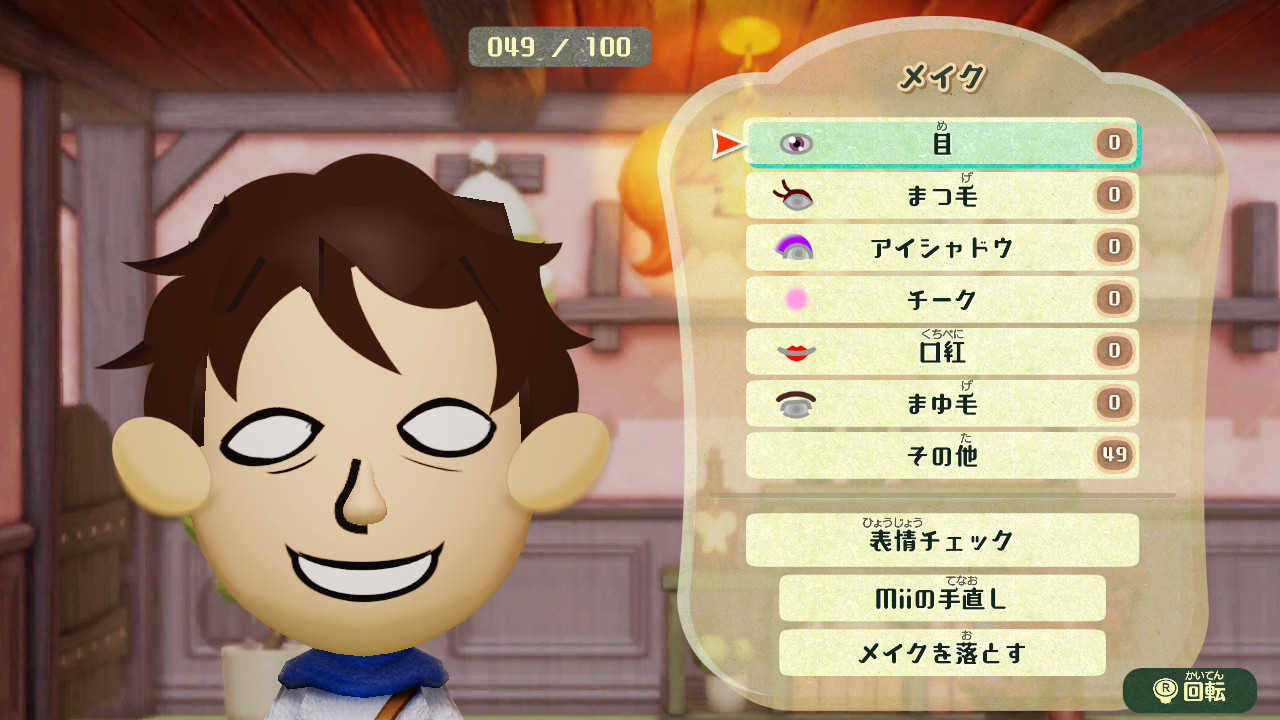The height and width of the screenshot is (720, 1280).
Task: Open the その他 (other) category
Action: [x=941, y=456]
